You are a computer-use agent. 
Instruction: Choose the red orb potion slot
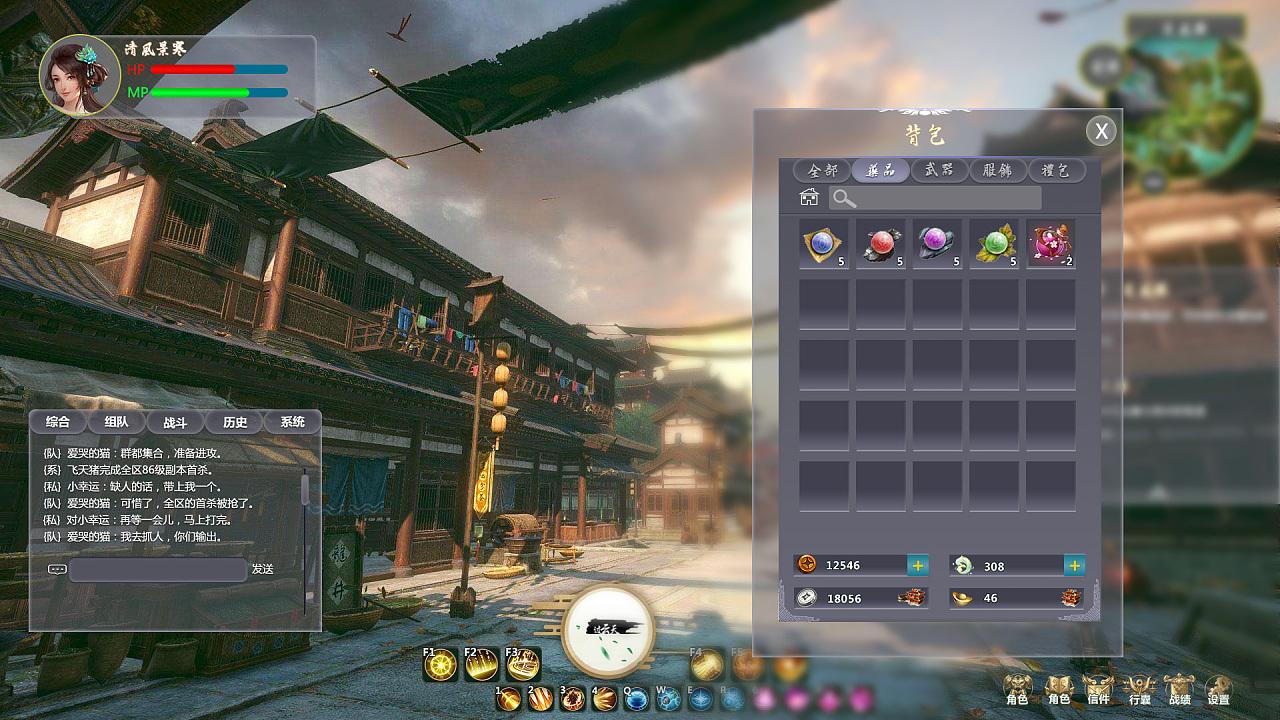click(880, 244)
